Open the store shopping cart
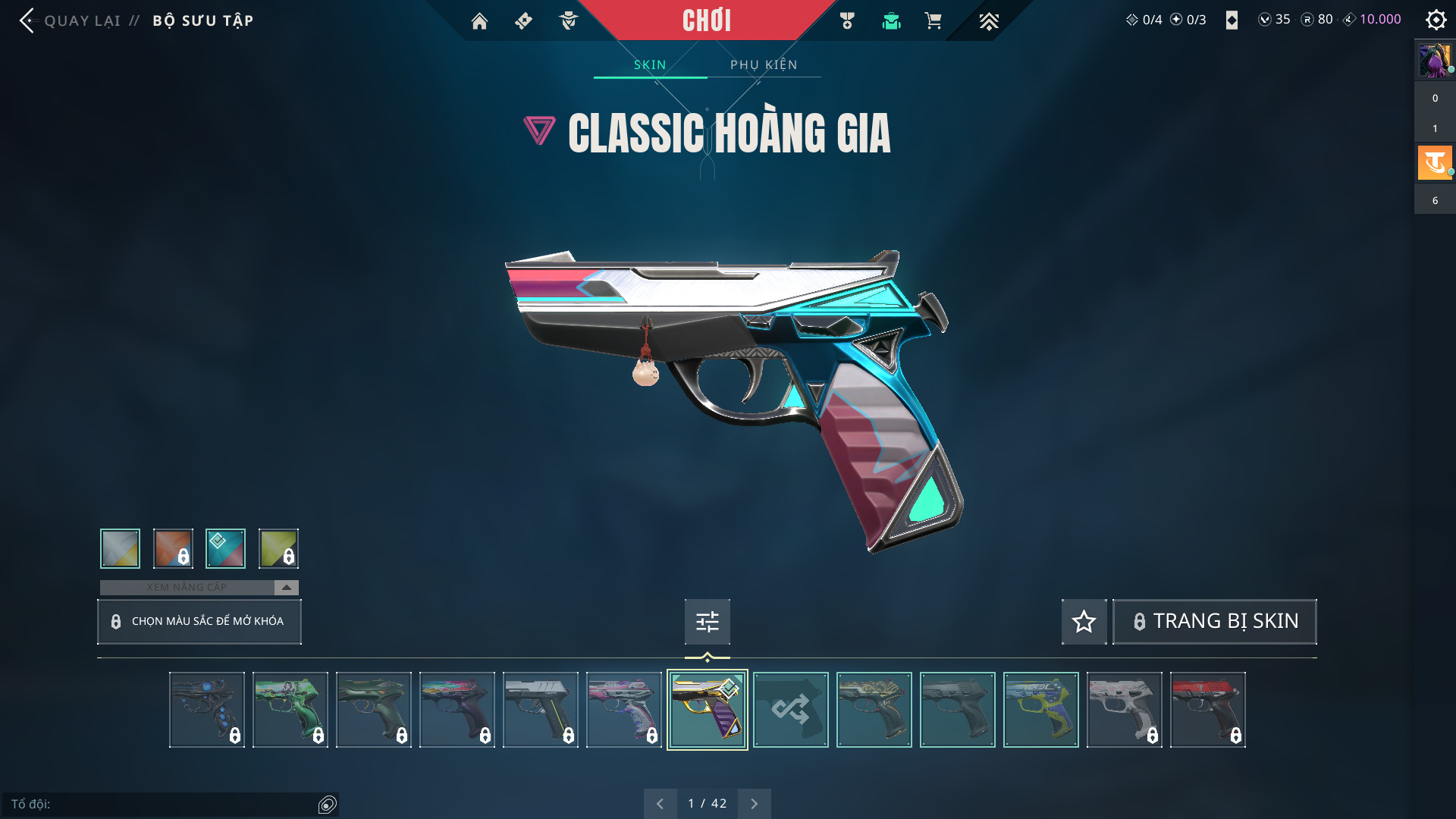 (x=933, y=21)
